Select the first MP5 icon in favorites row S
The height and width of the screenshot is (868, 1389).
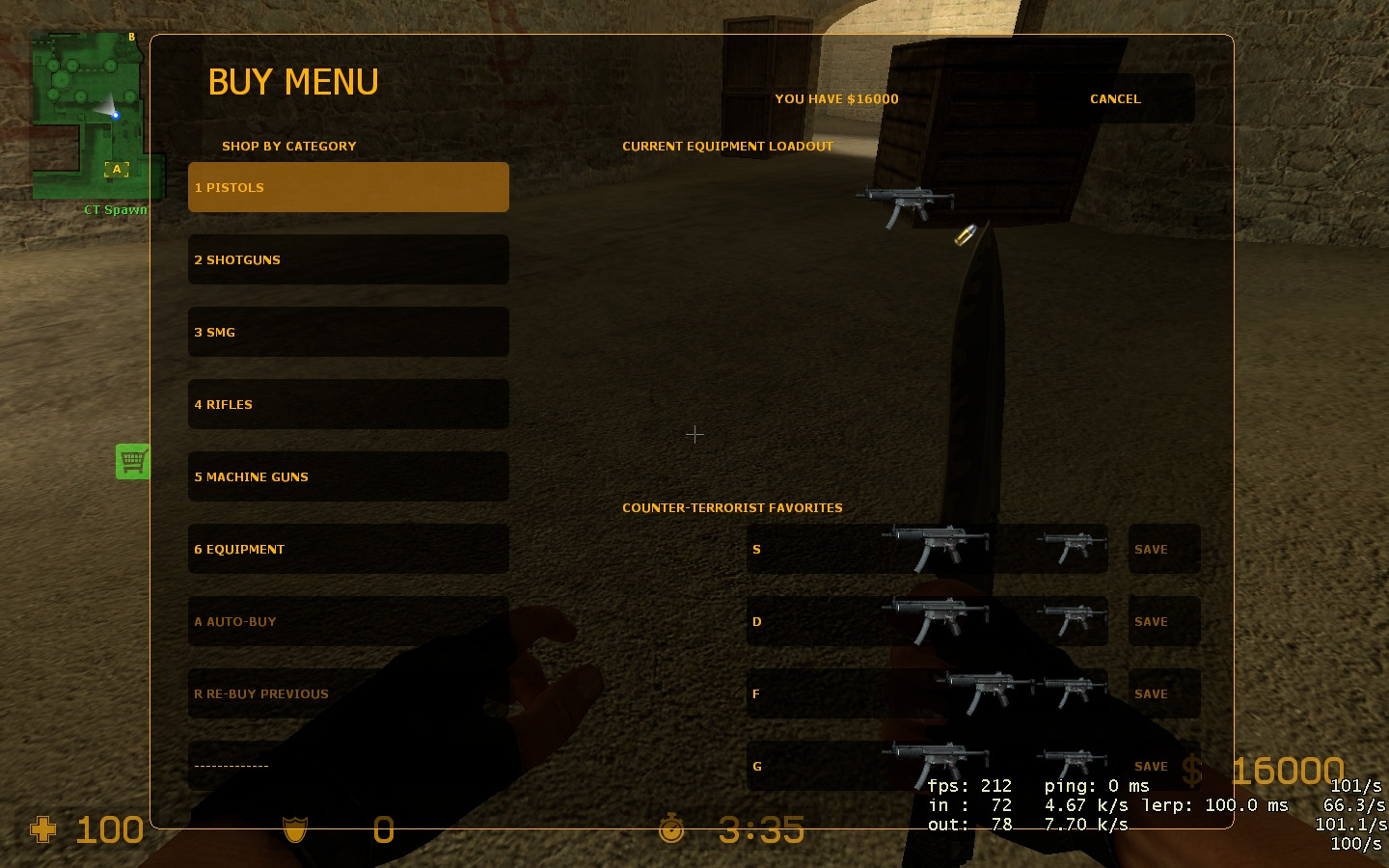coord(935,548)
